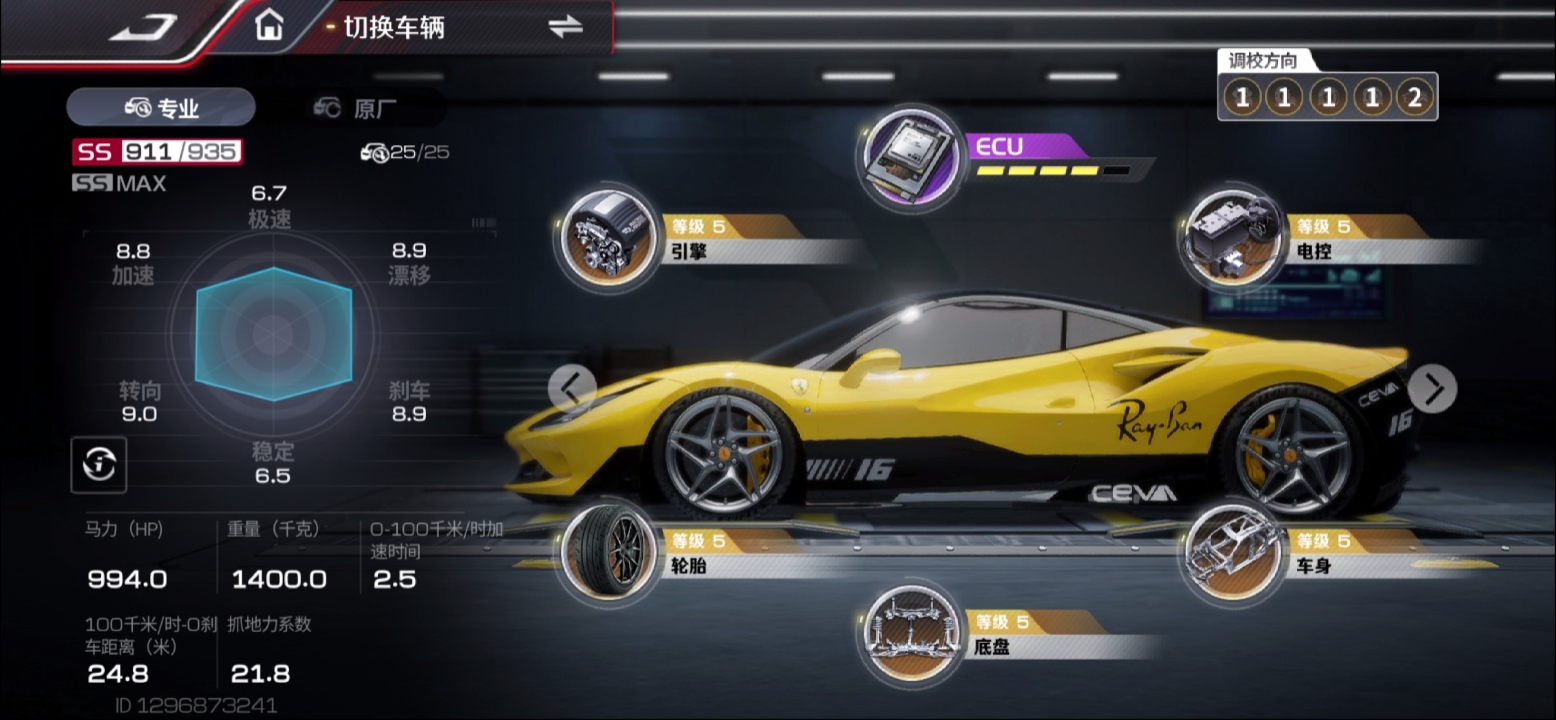Image resolution: width=1556 pixels, height=720 pixels.
Task: Switch to the 专业 tuning tab
Action: [161, 108]
